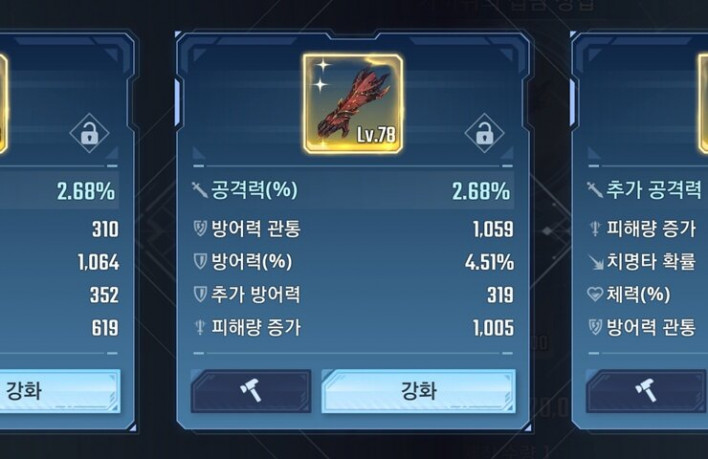Toggle the lock on the card showing 619

[87, 133]
